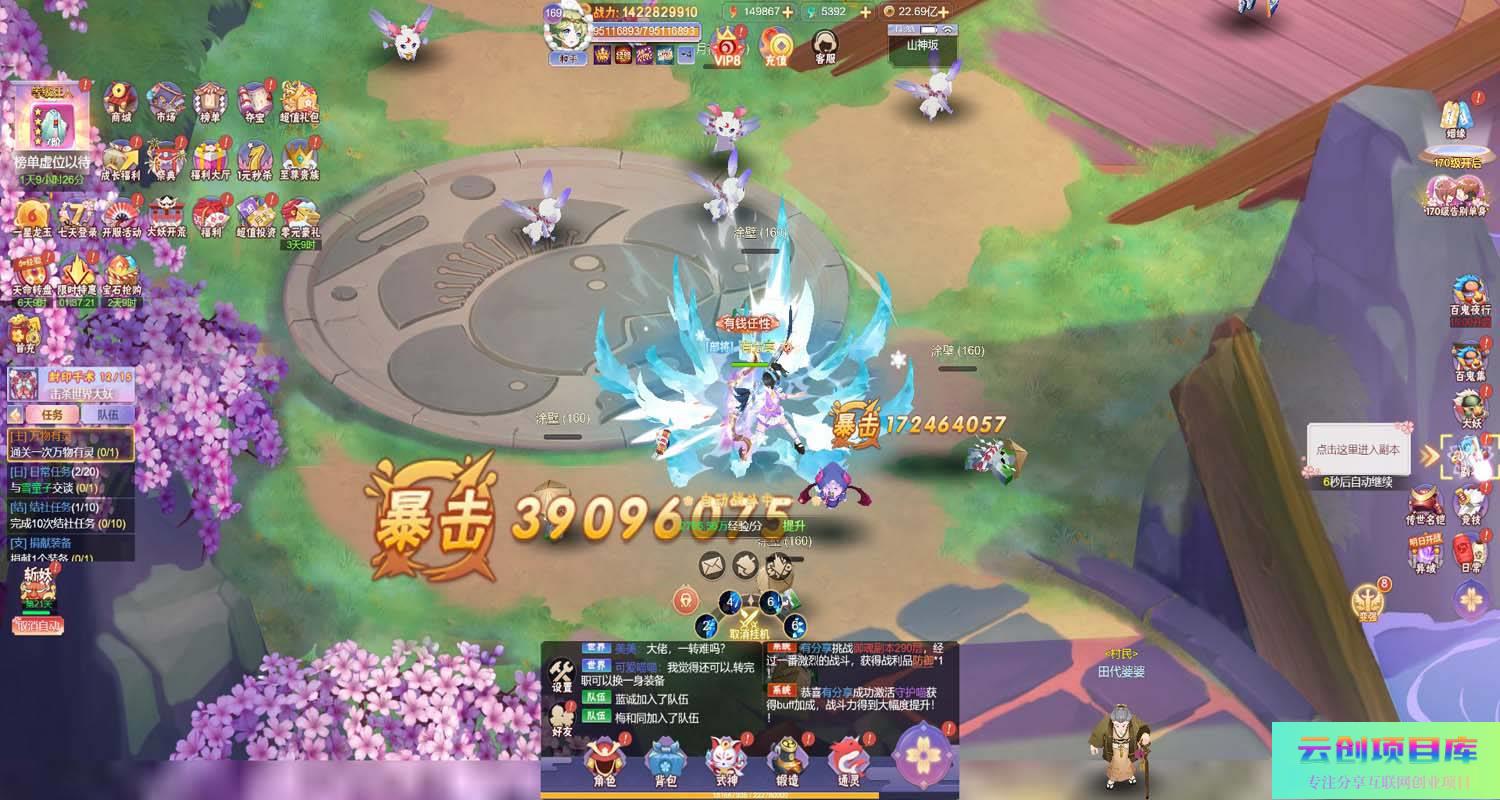The height and width of the screenshot is (800, 1500).
Task: Open the VIP8 privileges icon
Action: 727,47
